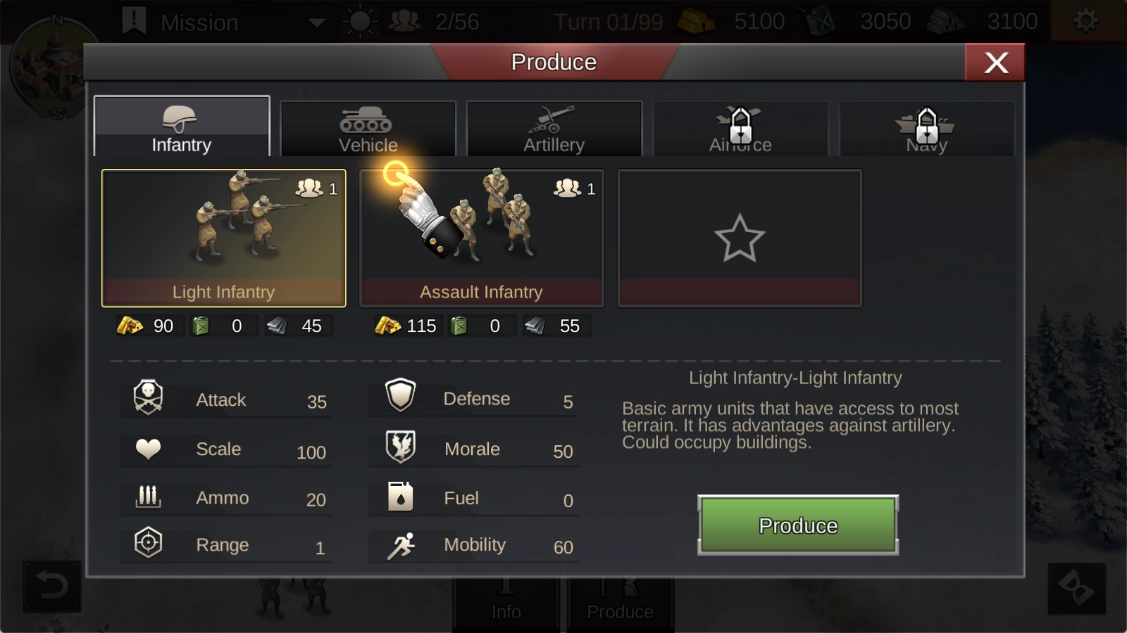Screen dimensions: 1127x633
Task: Switch to the Artillery tab
Action: click(x=554, y=129)
